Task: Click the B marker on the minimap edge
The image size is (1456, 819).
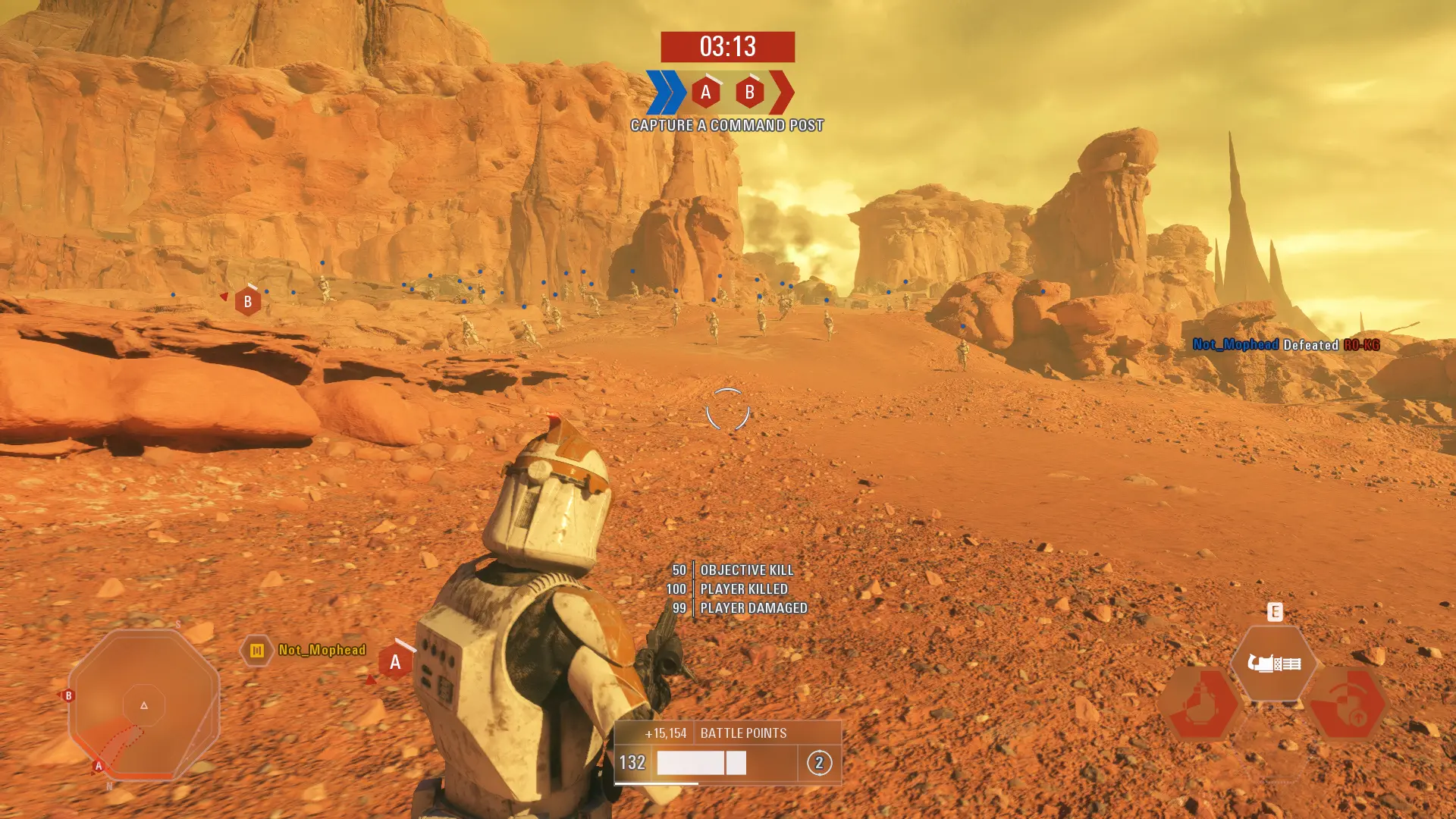Action: coord(68,695)
